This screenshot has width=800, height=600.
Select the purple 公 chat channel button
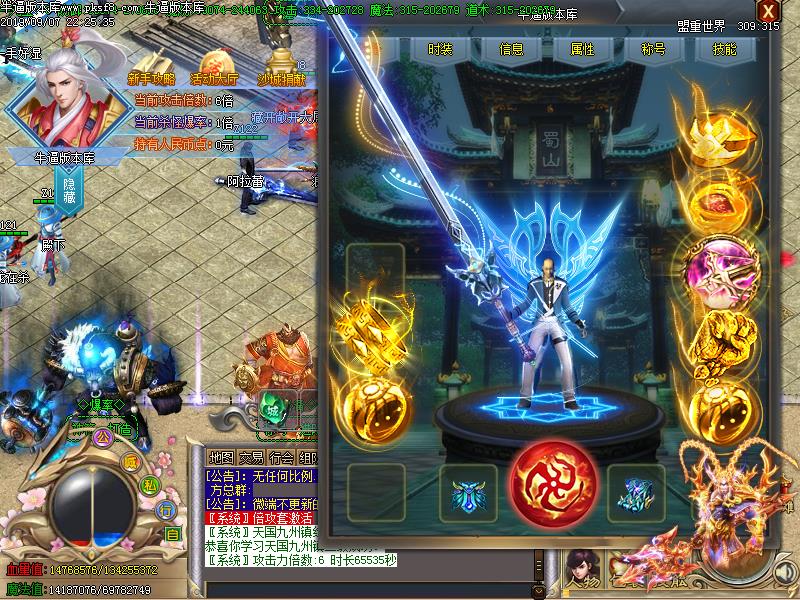[x=101, y=437]
